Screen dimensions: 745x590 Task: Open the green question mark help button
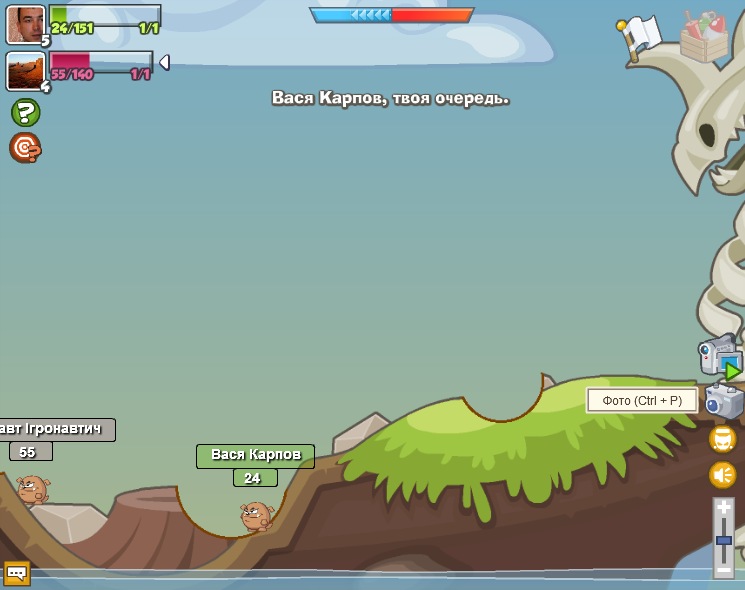[x=26, y=112]
